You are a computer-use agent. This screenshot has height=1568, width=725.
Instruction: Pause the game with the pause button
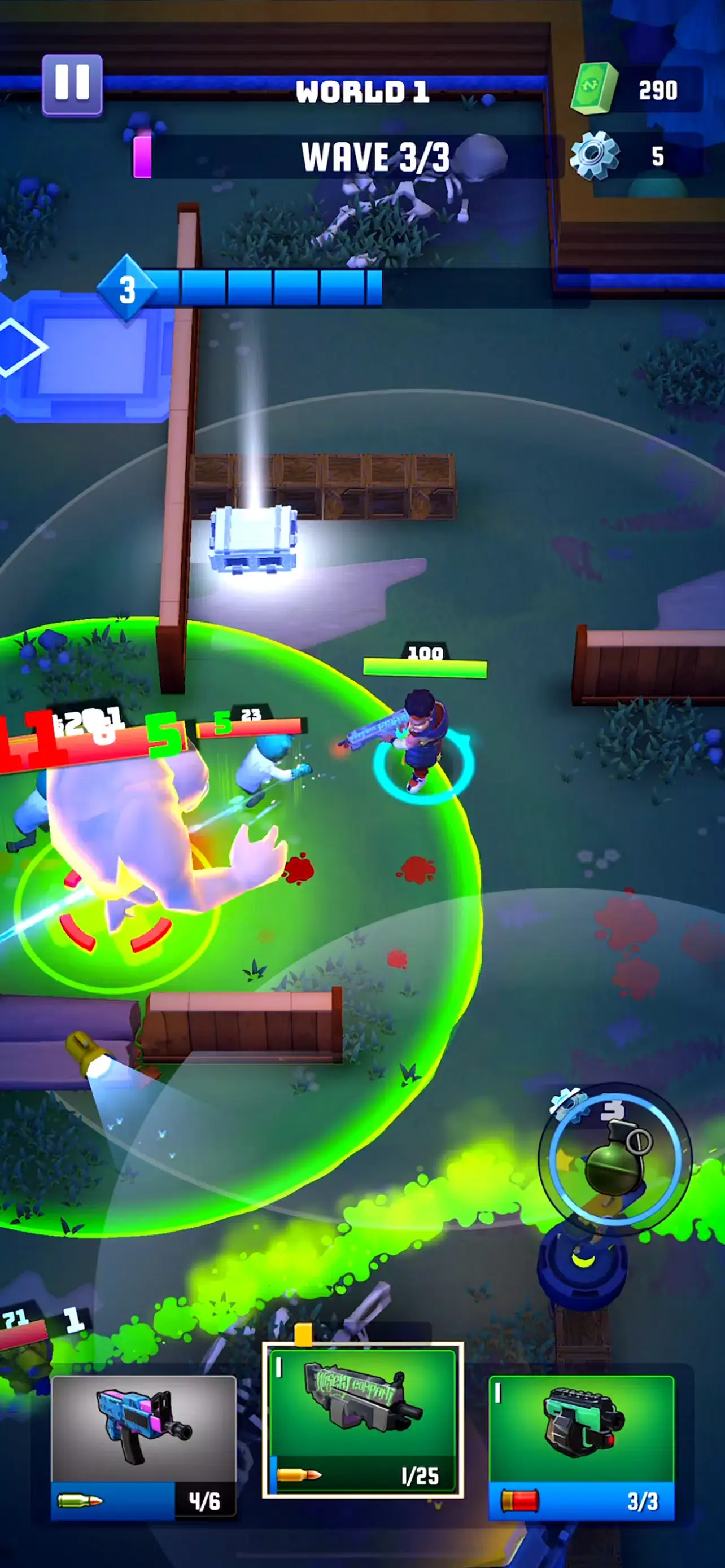point(72,85)
